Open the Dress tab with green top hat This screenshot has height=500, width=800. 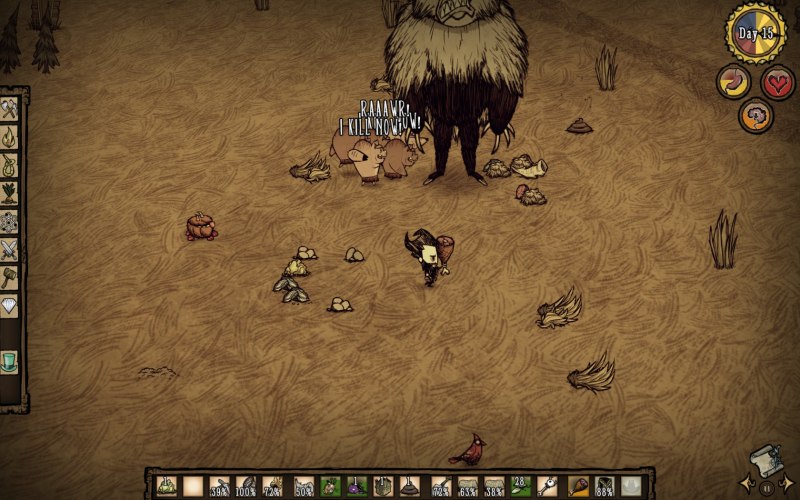[10, 361]
